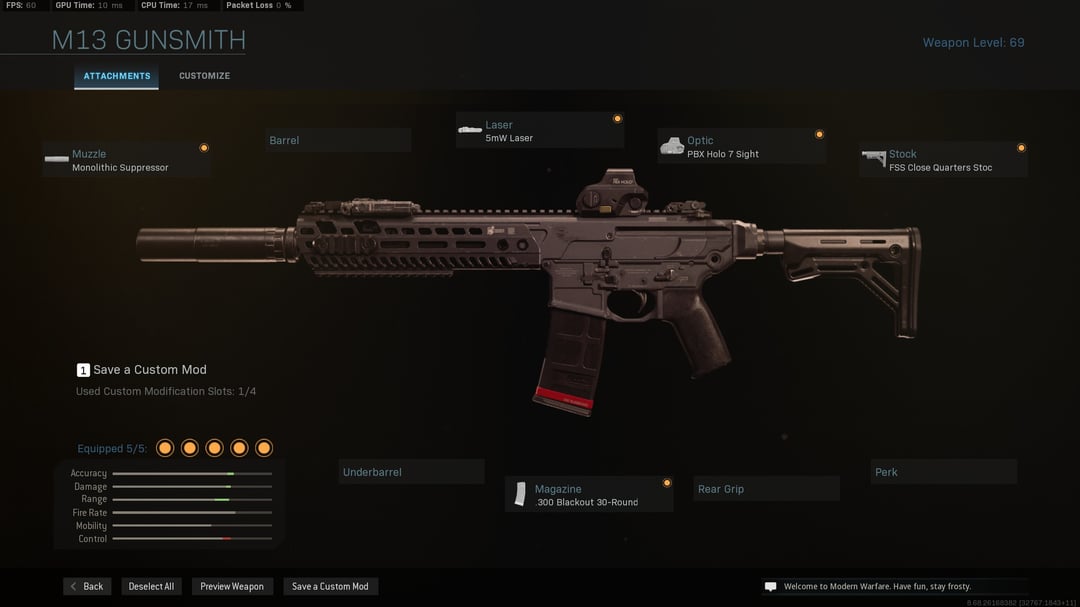This screenshot has width=1080, height=607.
Task: Open the empty Barrel attachment slot
Action: (x=339, y=140)
